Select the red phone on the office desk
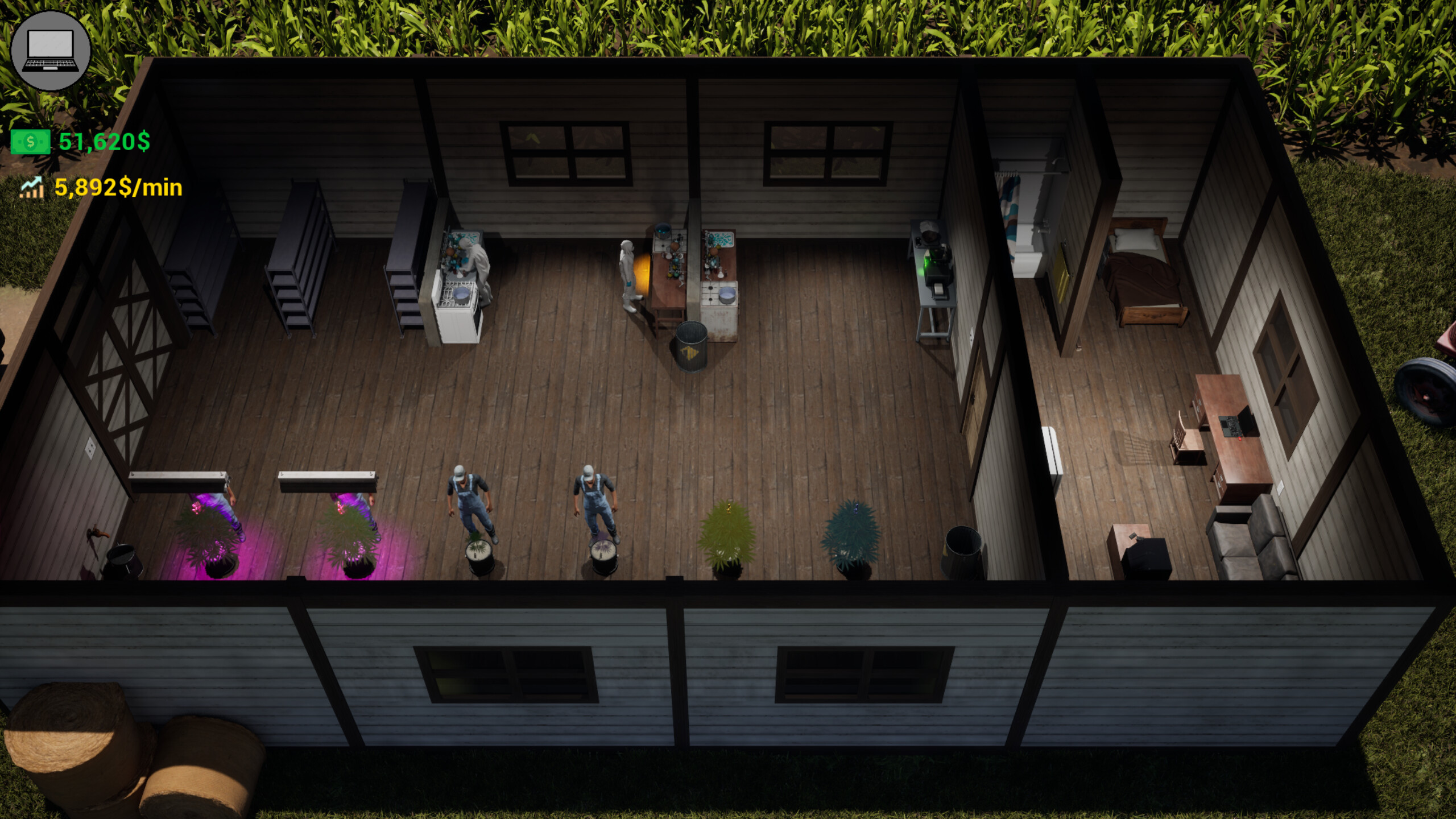This screenshot has width=1456, height=819. [1240, 438]
